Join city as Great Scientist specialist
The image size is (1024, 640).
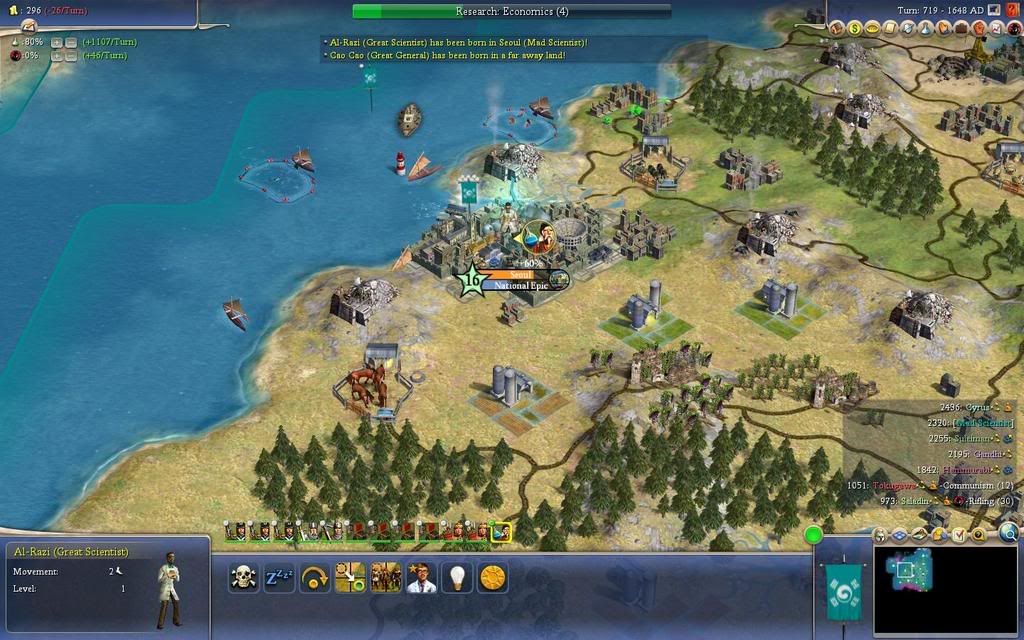[x=421, y=577]
